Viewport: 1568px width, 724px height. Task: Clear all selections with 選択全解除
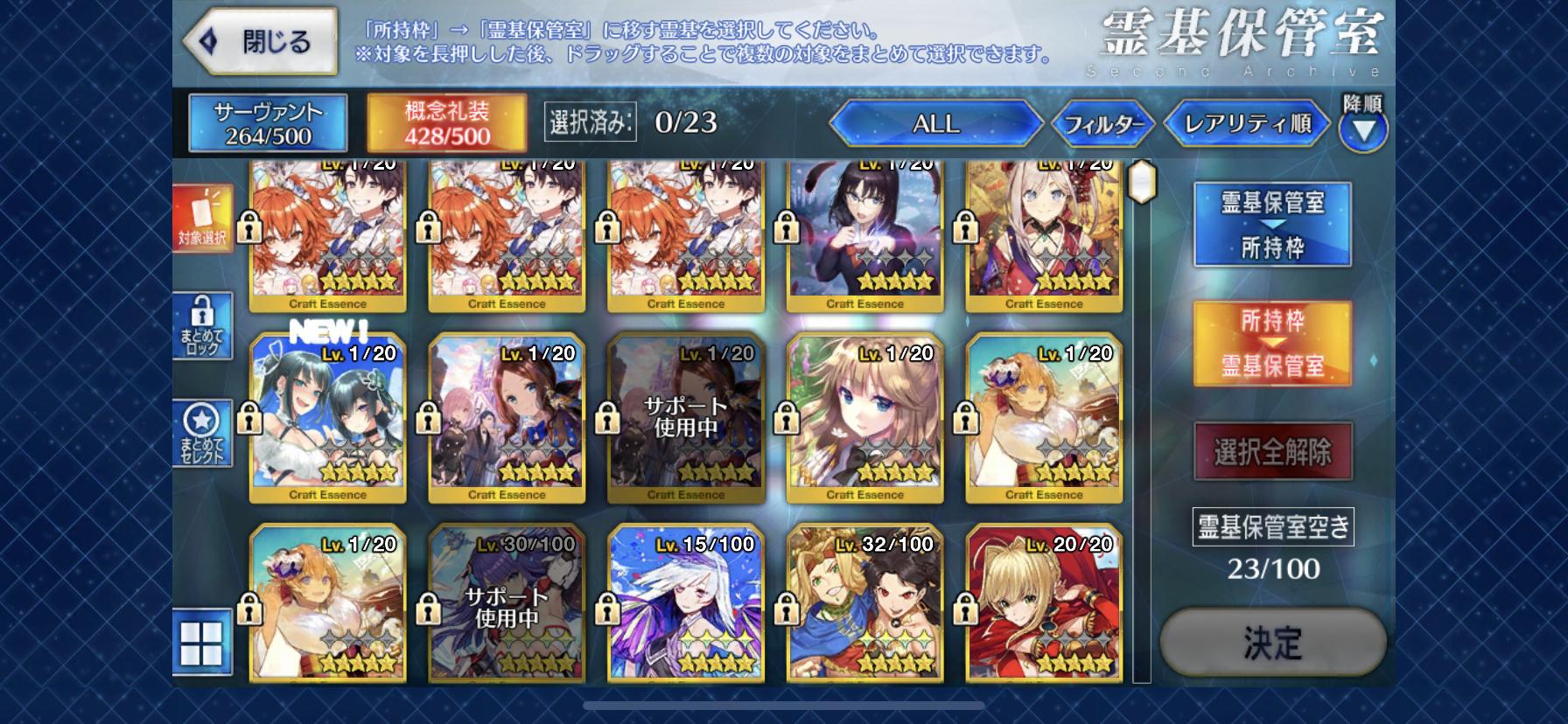coord(1272,452)
